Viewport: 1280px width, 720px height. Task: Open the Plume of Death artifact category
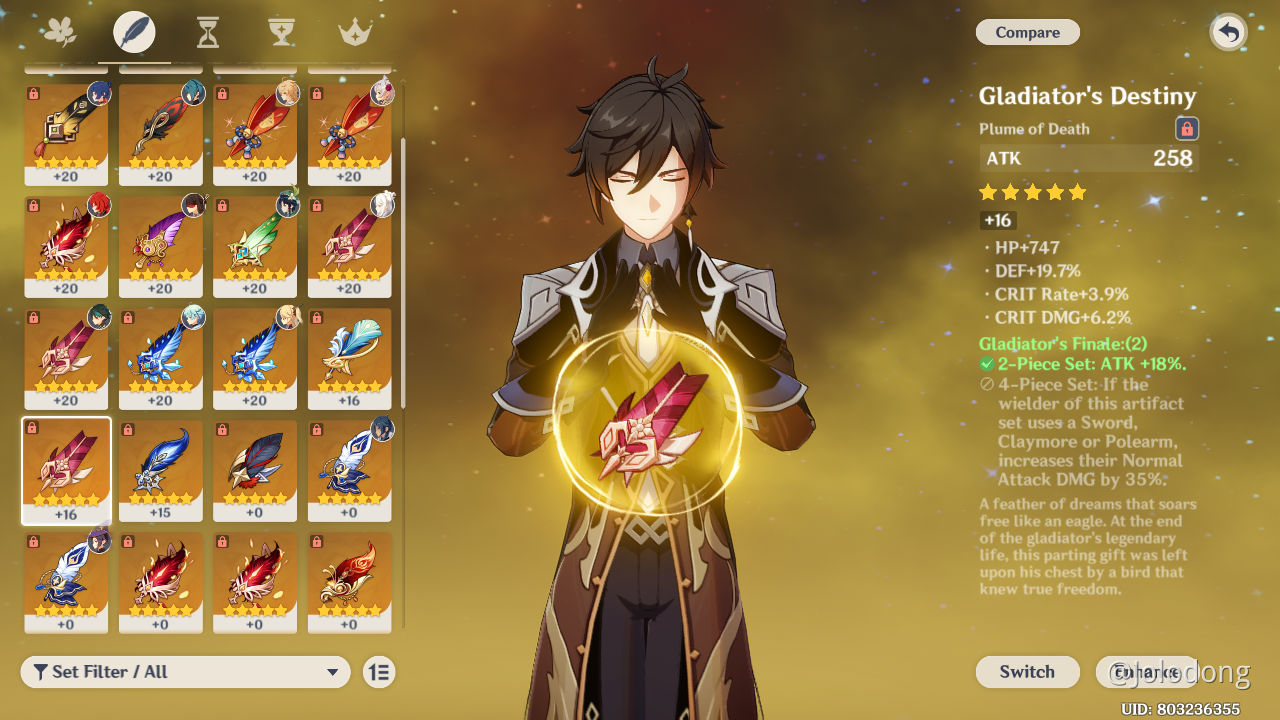(x=134, y=31)
